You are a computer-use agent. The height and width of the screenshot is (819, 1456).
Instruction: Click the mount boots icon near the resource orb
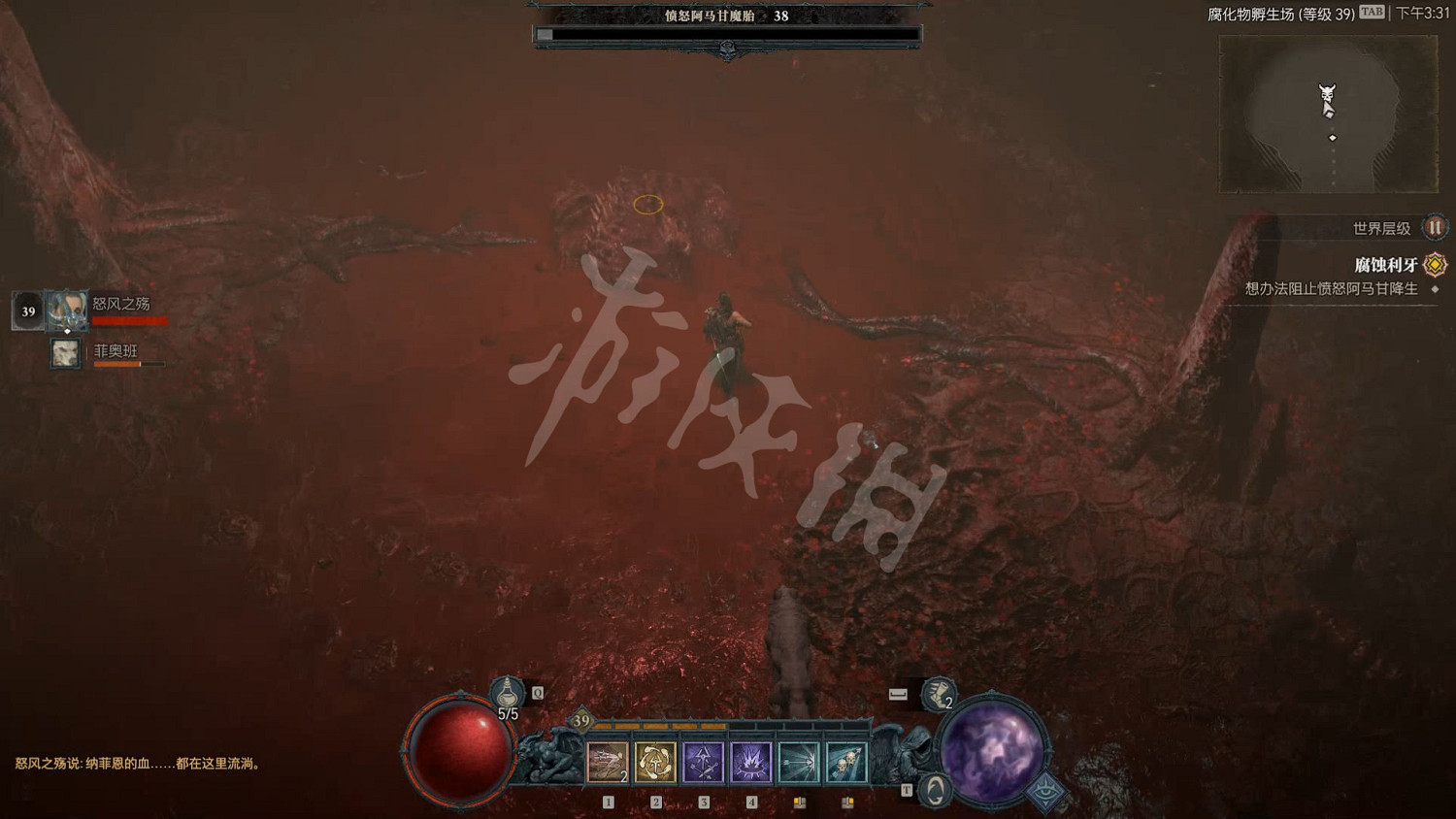click(937, 693)
